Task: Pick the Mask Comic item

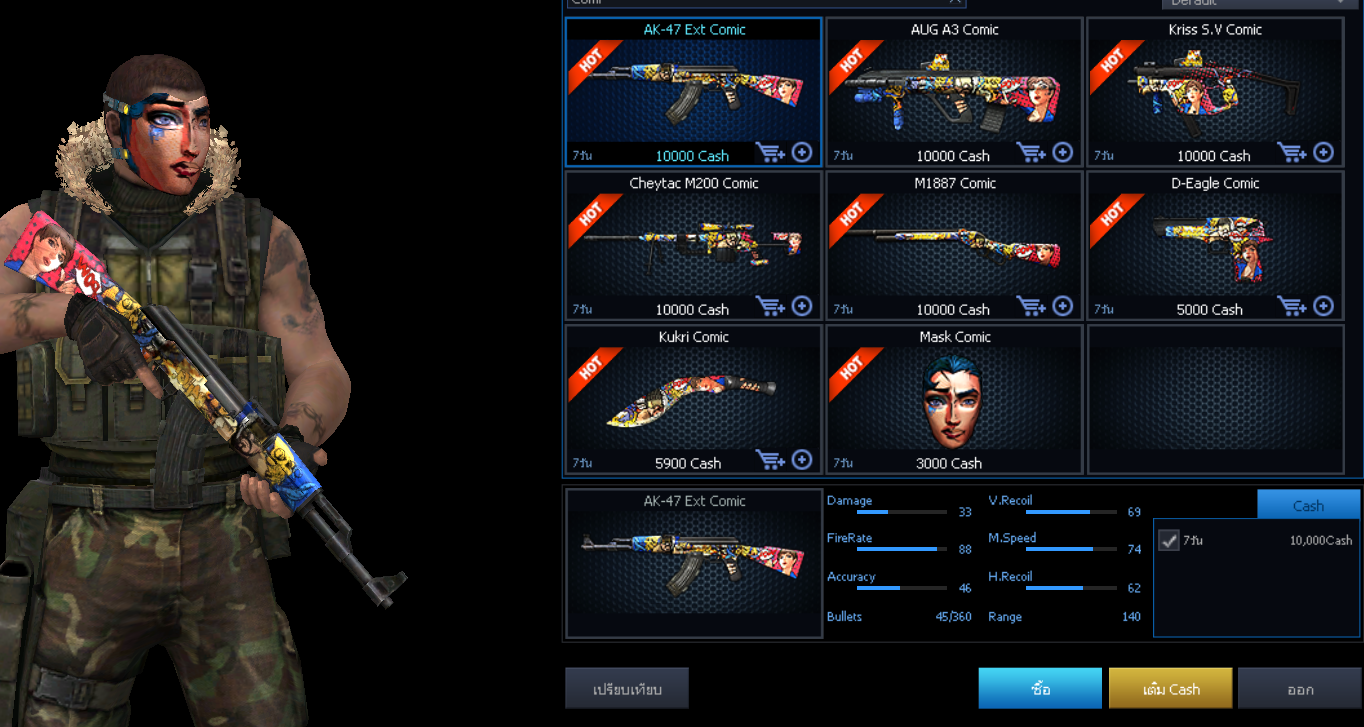Action: coord(953,399)
